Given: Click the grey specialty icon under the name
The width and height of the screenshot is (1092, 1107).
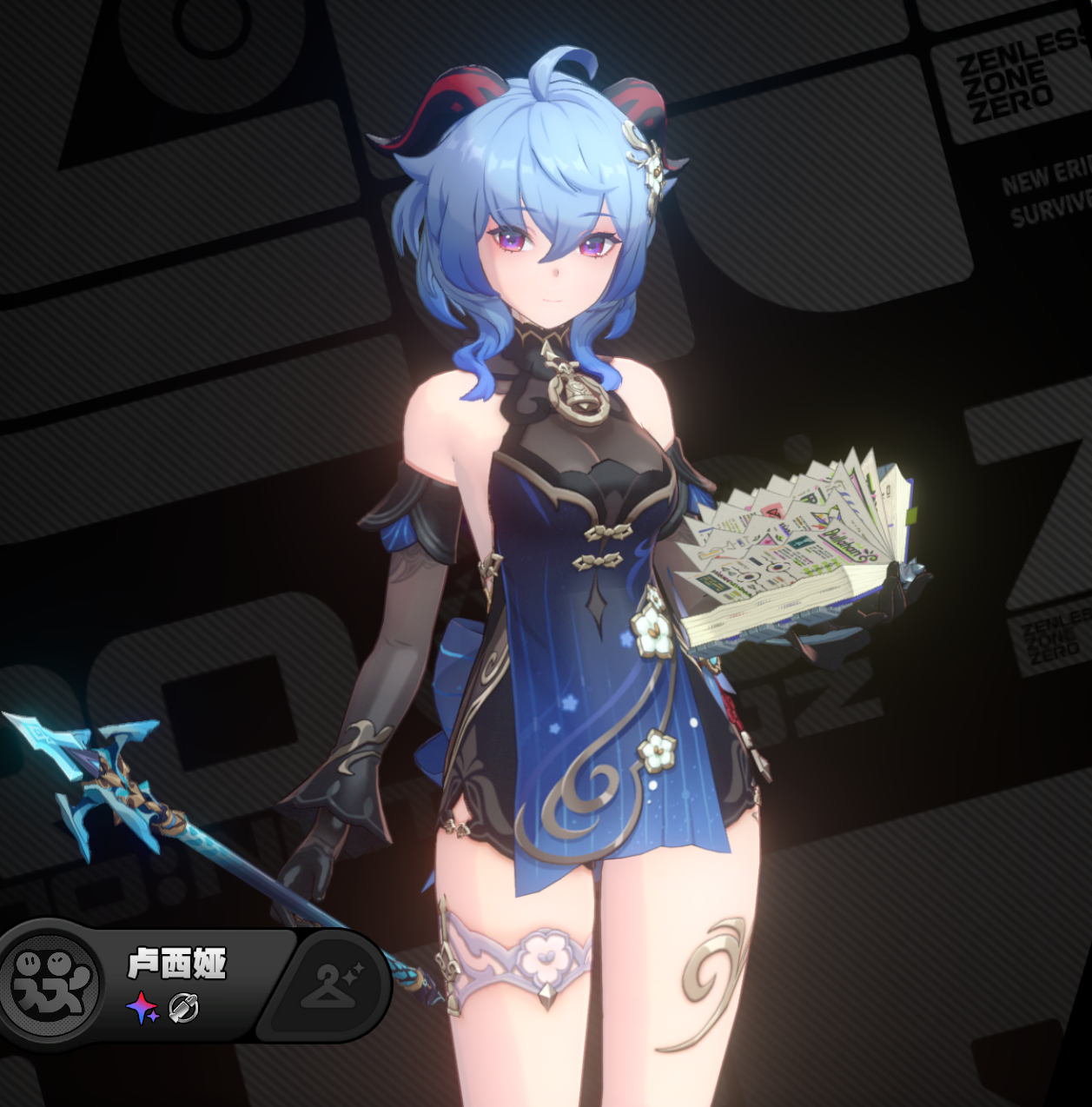Looking at the screenshot, I should [184, 1009].
